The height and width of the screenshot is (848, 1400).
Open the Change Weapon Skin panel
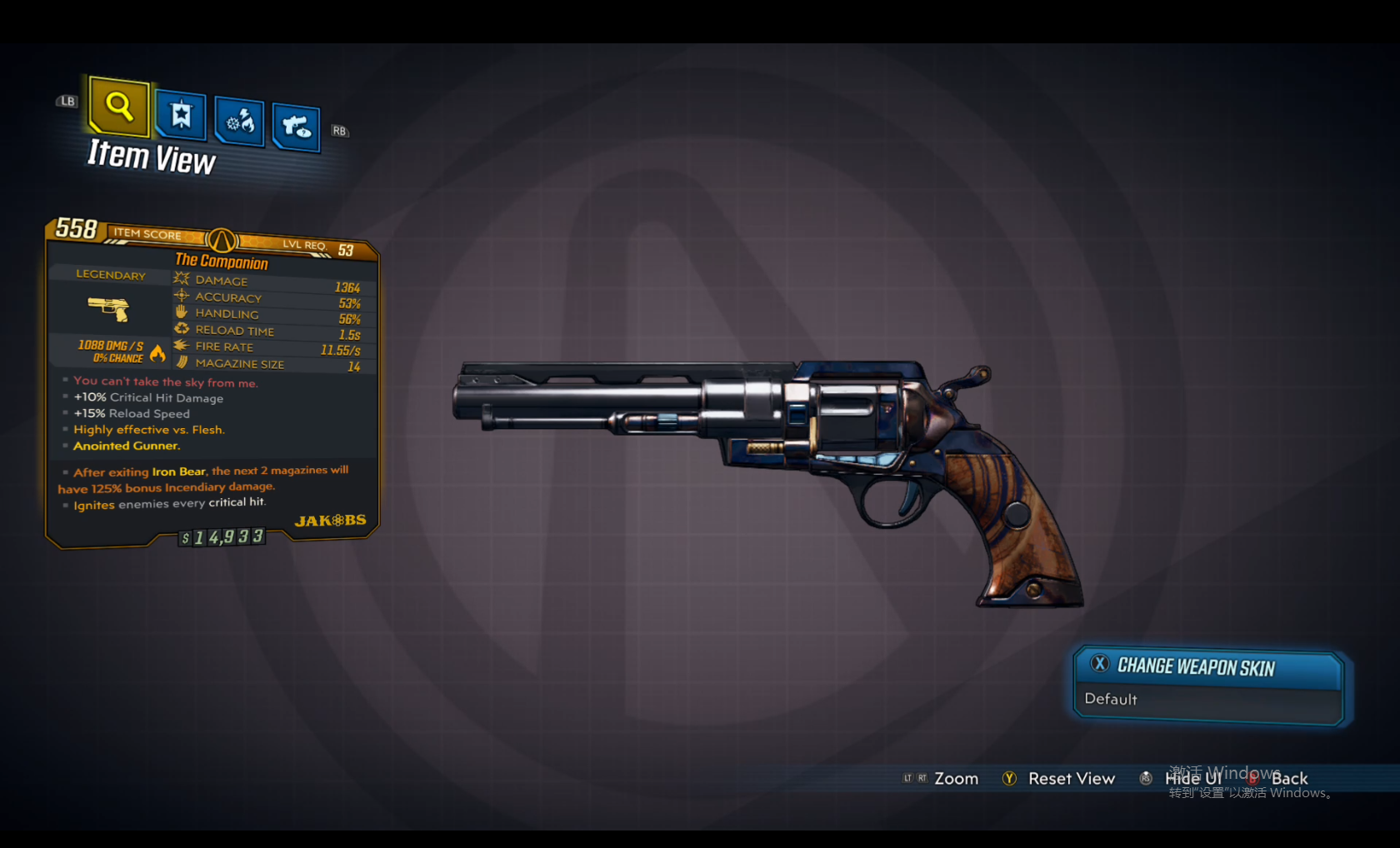(x=1195, y=666)
